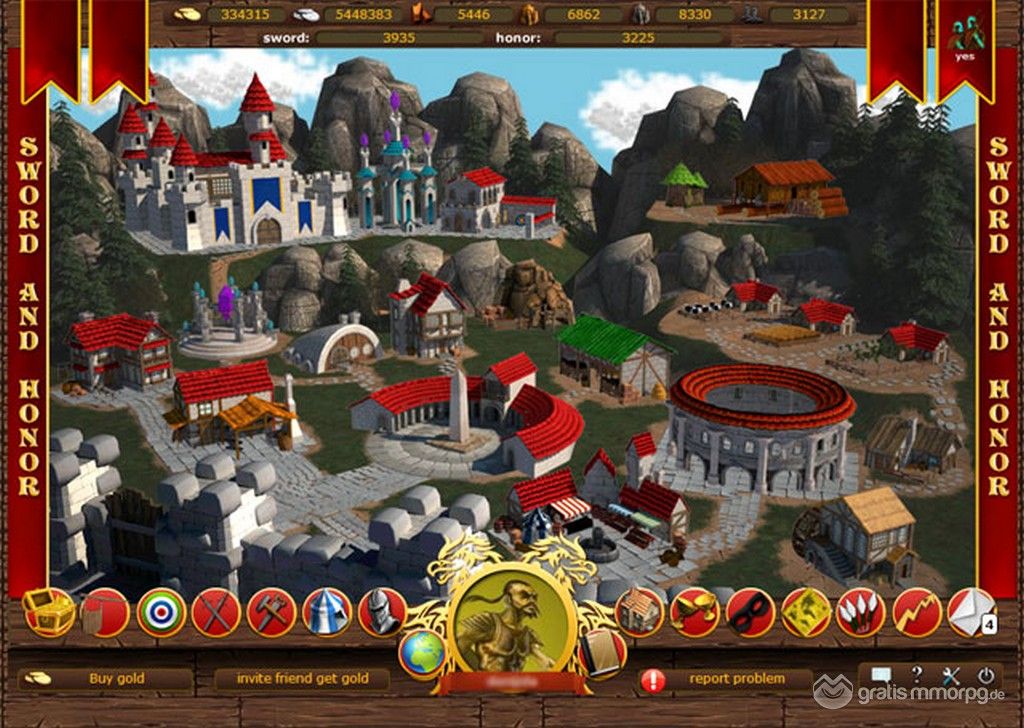
Task: Buy gold from the shop
Action: (x=116, y=678)
